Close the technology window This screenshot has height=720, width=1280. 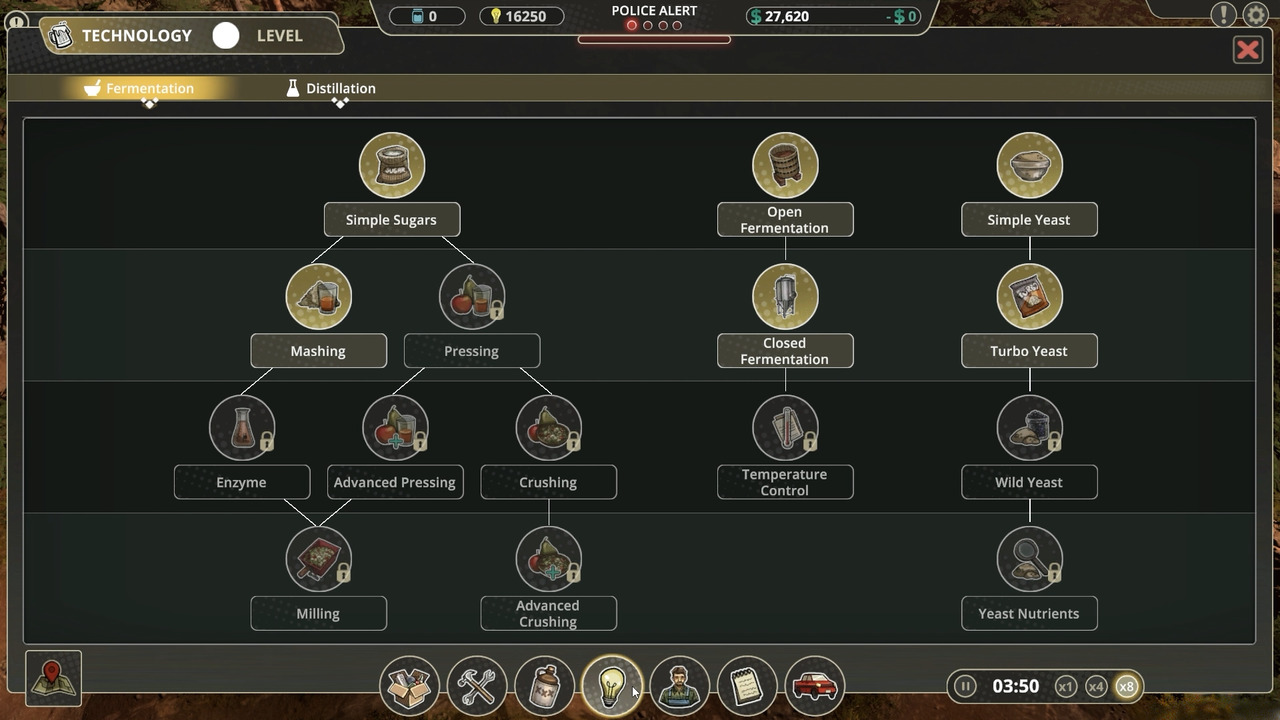pos(1247,50)
